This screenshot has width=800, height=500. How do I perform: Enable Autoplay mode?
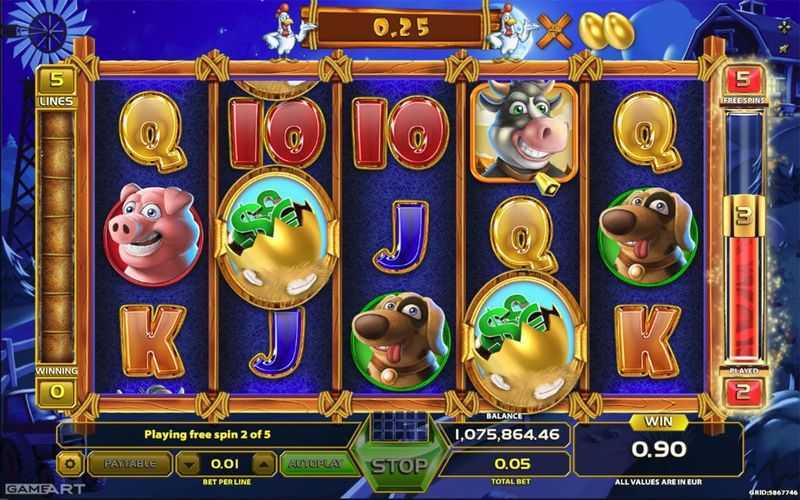coord(315,464)
